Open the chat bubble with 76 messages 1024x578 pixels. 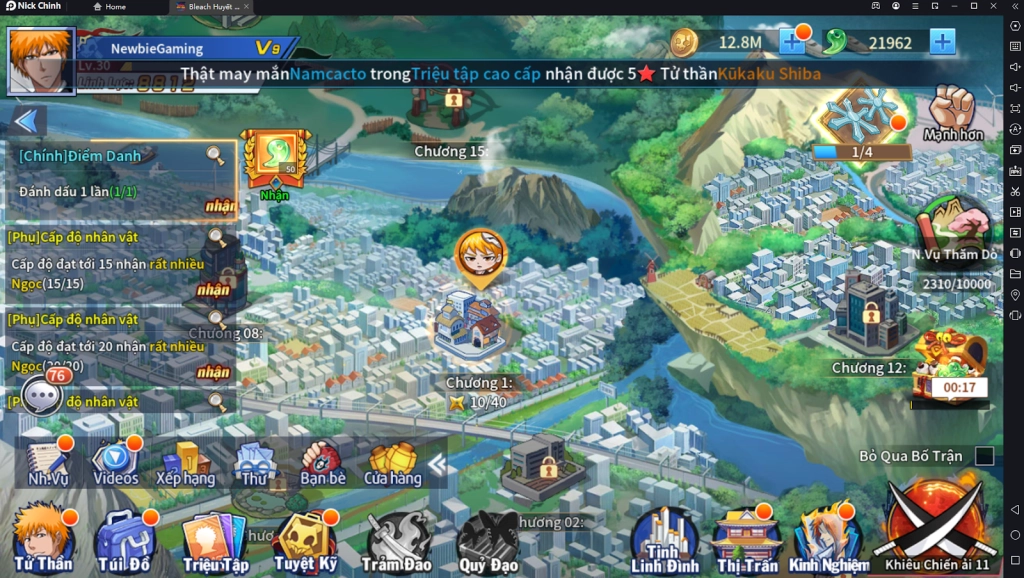[x=43, y=396]
